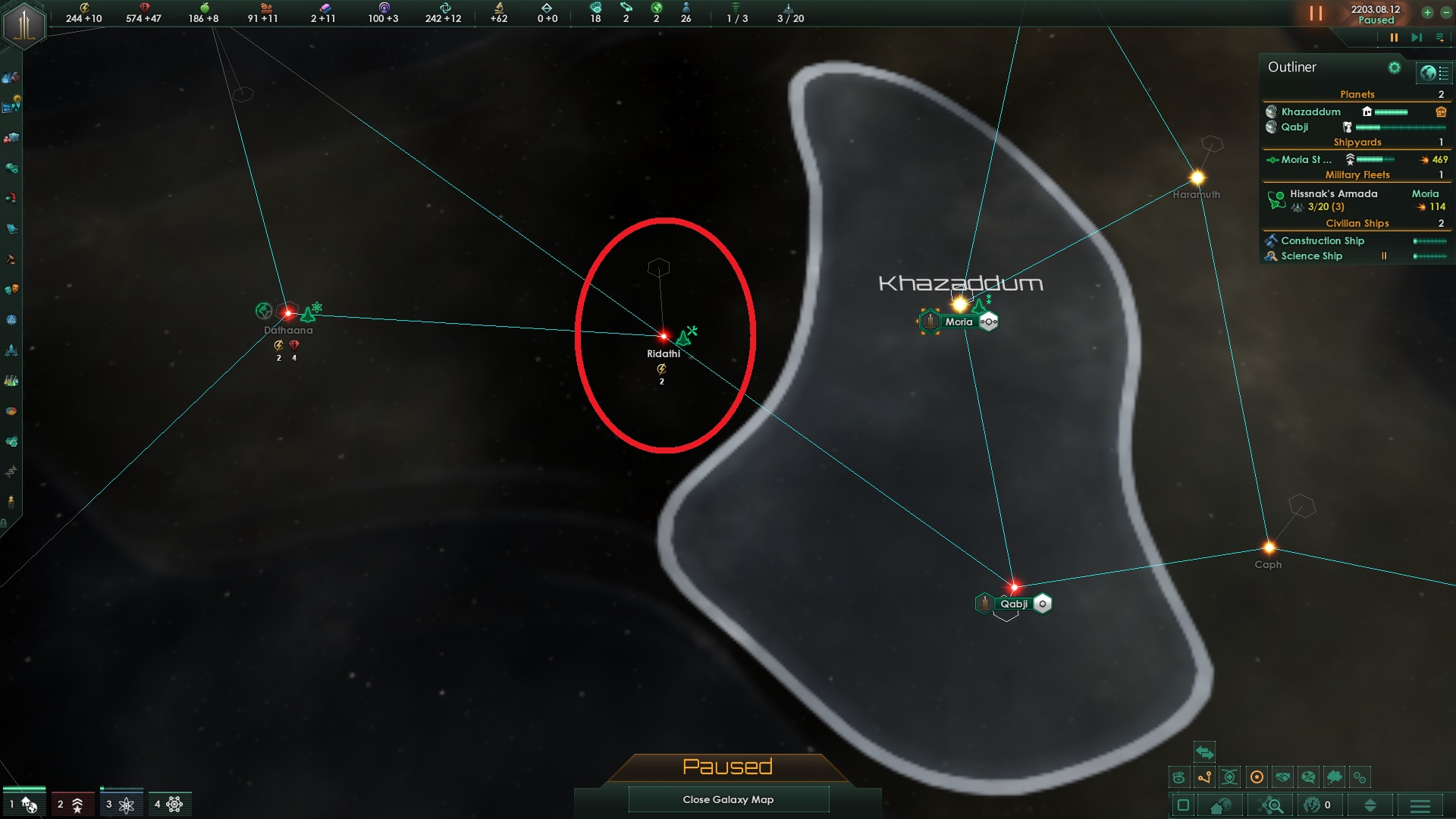Select the Science Ship in the Outliner

click(1310, 256)
